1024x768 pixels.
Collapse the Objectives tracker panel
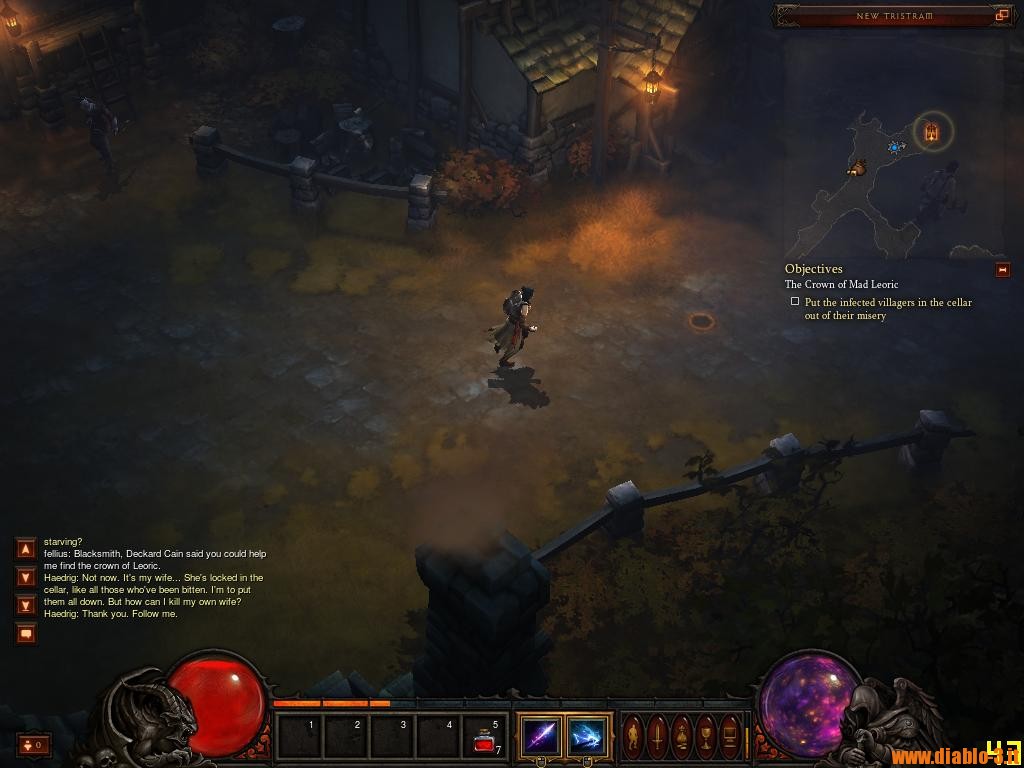[x=1002, y=270]
